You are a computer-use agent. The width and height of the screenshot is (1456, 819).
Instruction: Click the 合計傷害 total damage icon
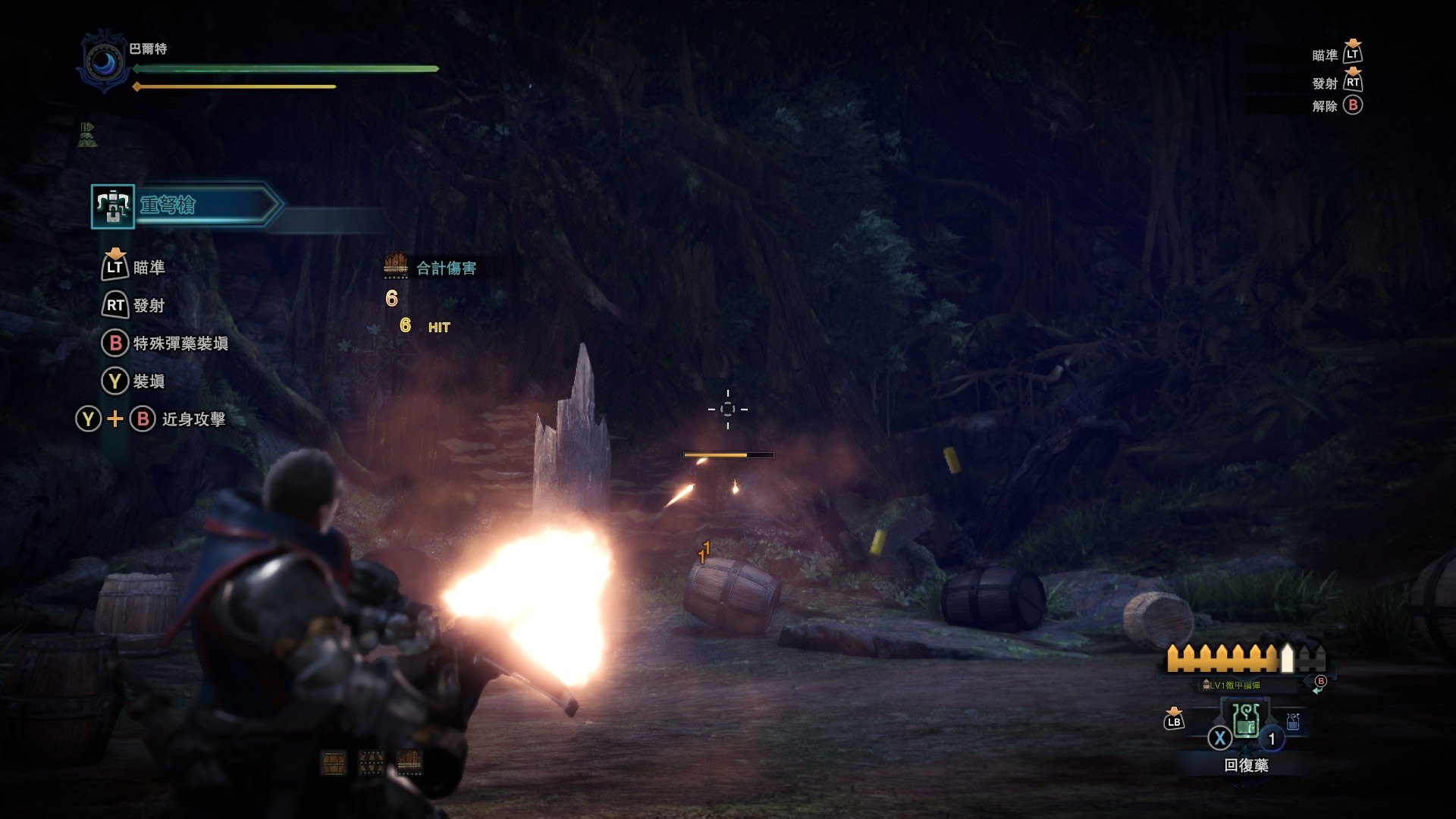tap(395, 266)
